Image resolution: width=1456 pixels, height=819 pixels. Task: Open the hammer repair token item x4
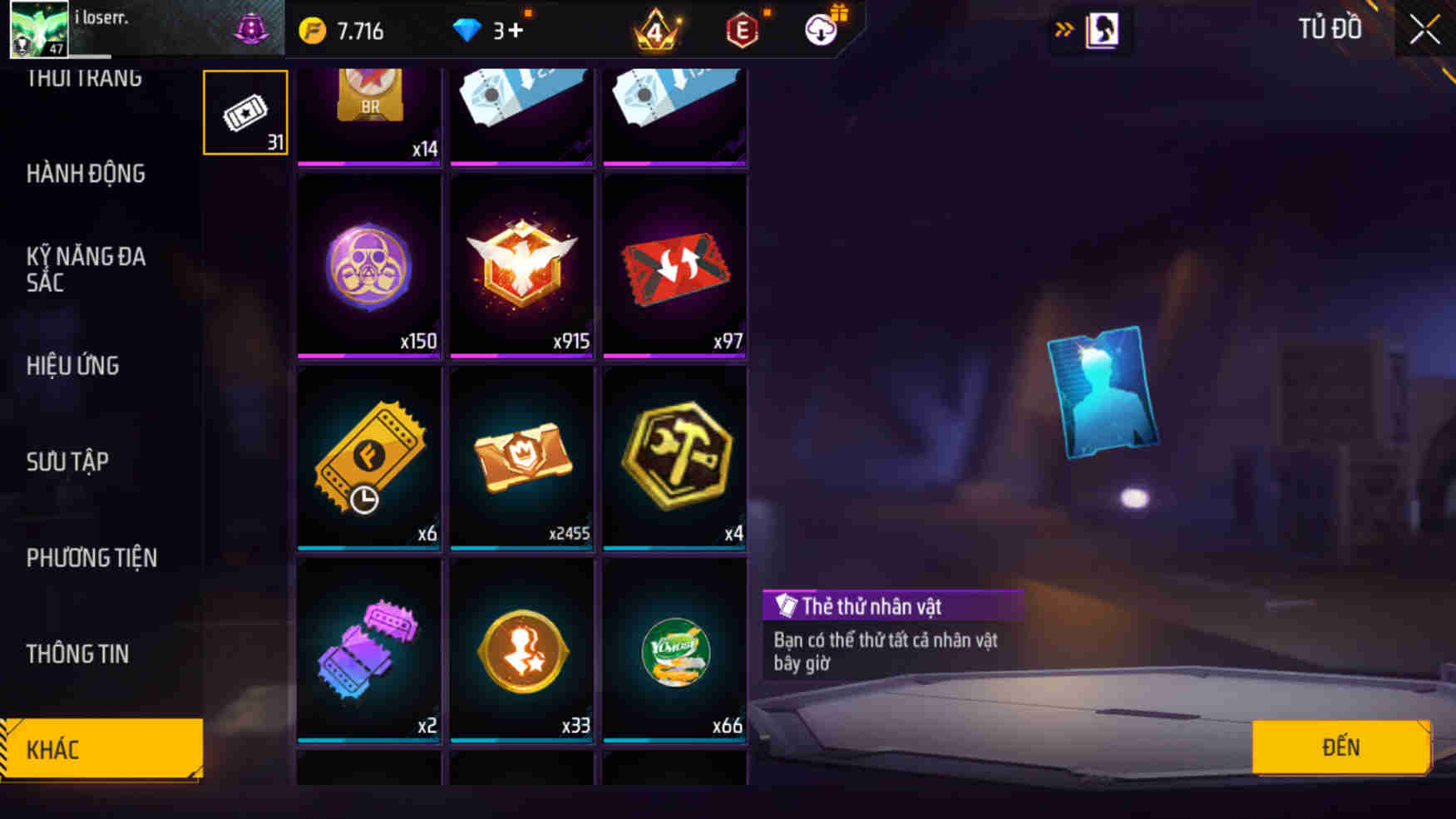click(x=675, y=457)
